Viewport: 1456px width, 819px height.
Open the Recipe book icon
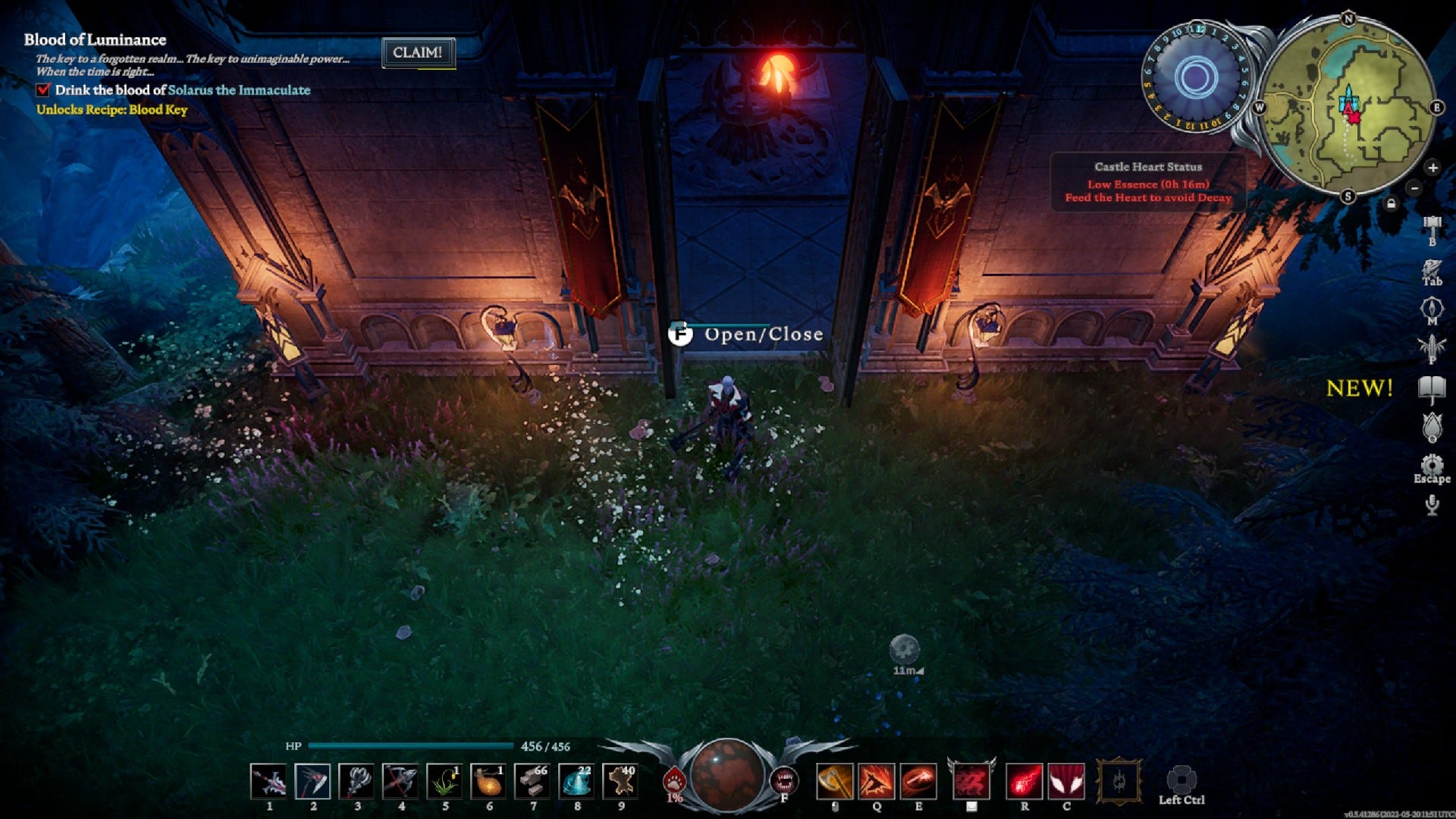coord(1431,385)
